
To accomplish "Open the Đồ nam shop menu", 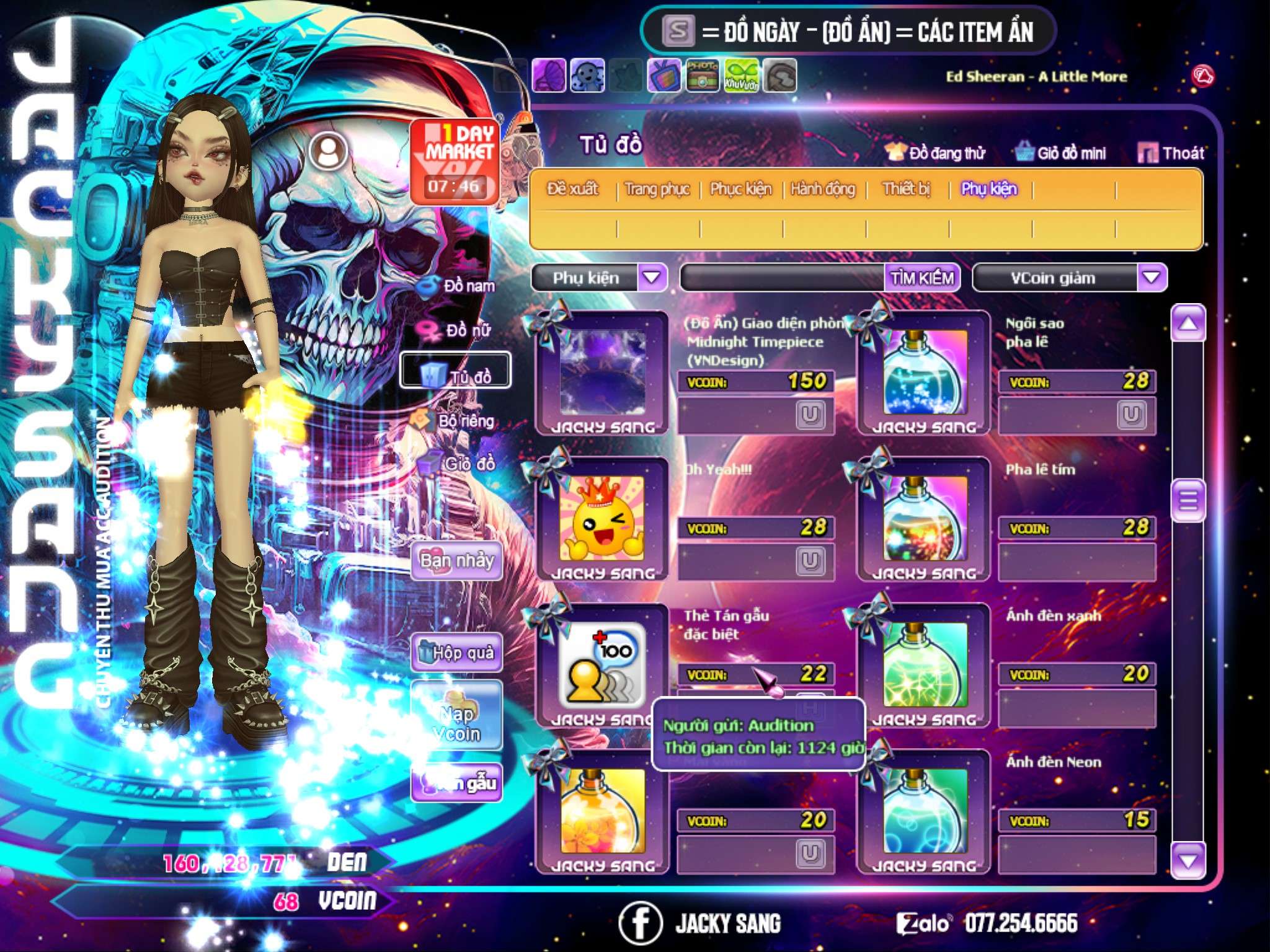I will pos(458,286).
